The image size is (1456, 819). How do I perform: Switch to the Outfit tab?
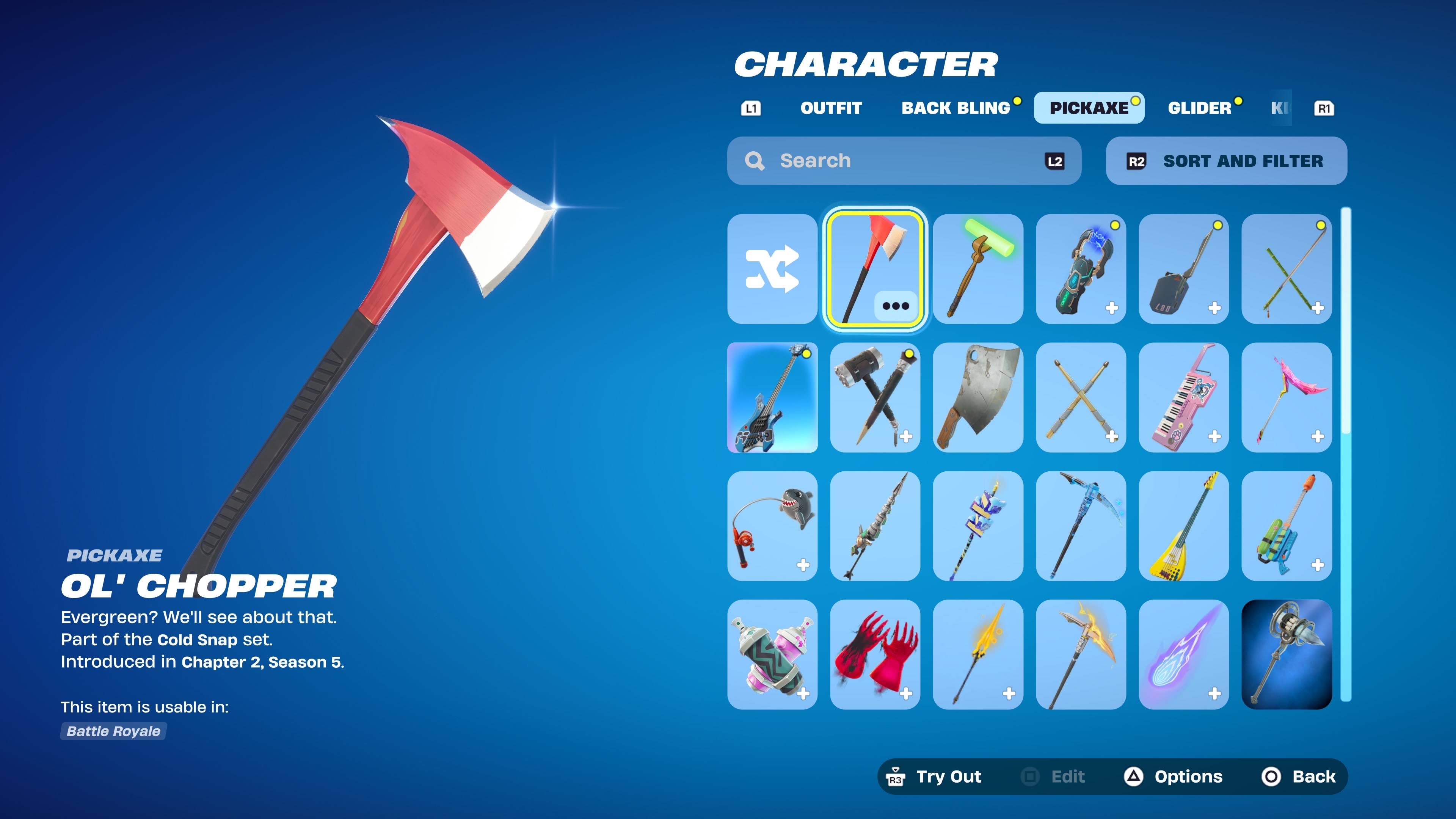click(831, 108)
